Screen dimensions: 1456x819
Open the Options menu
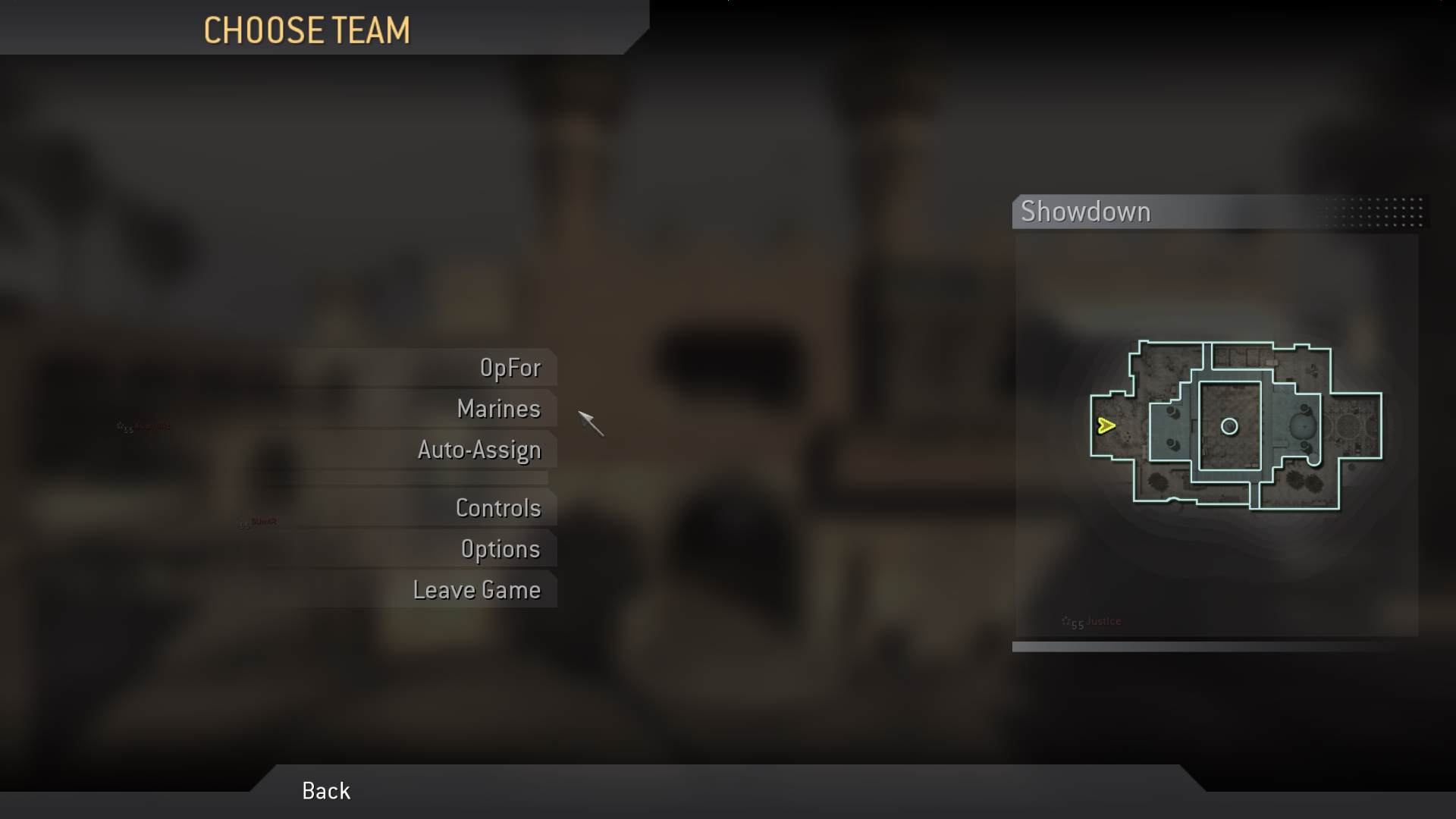point(501,549)
